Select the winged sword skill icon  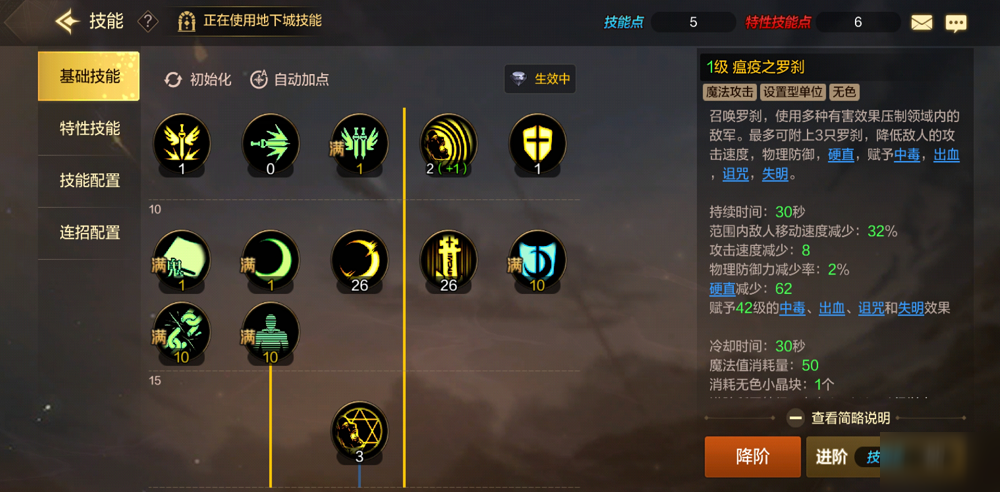(182, 142)
